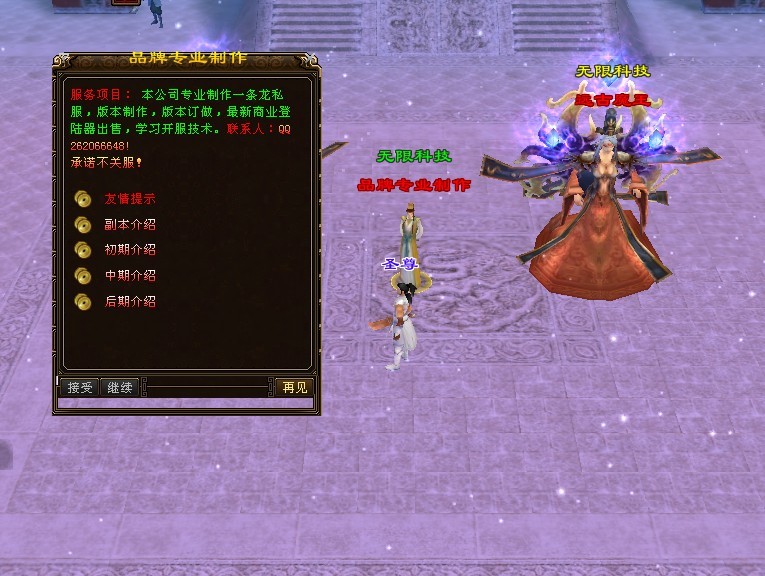Close the dialog with the 再见 button
Screen dimensions: 765x576
pos(294,387)
